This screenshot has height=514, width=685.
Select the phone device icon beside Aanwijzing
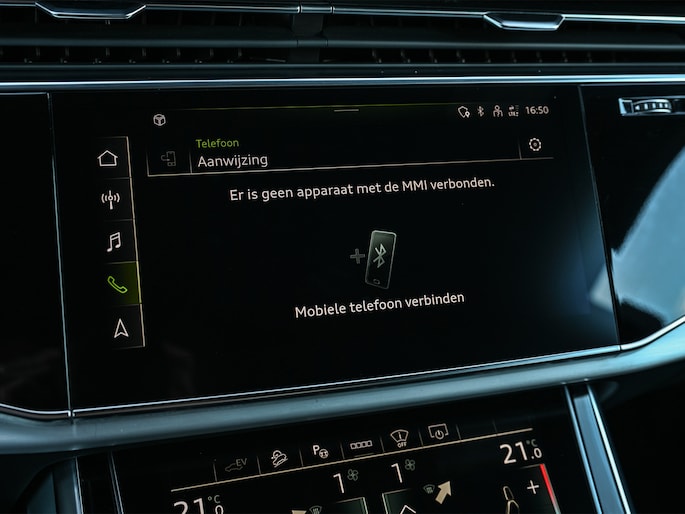[x=169, y=160]
